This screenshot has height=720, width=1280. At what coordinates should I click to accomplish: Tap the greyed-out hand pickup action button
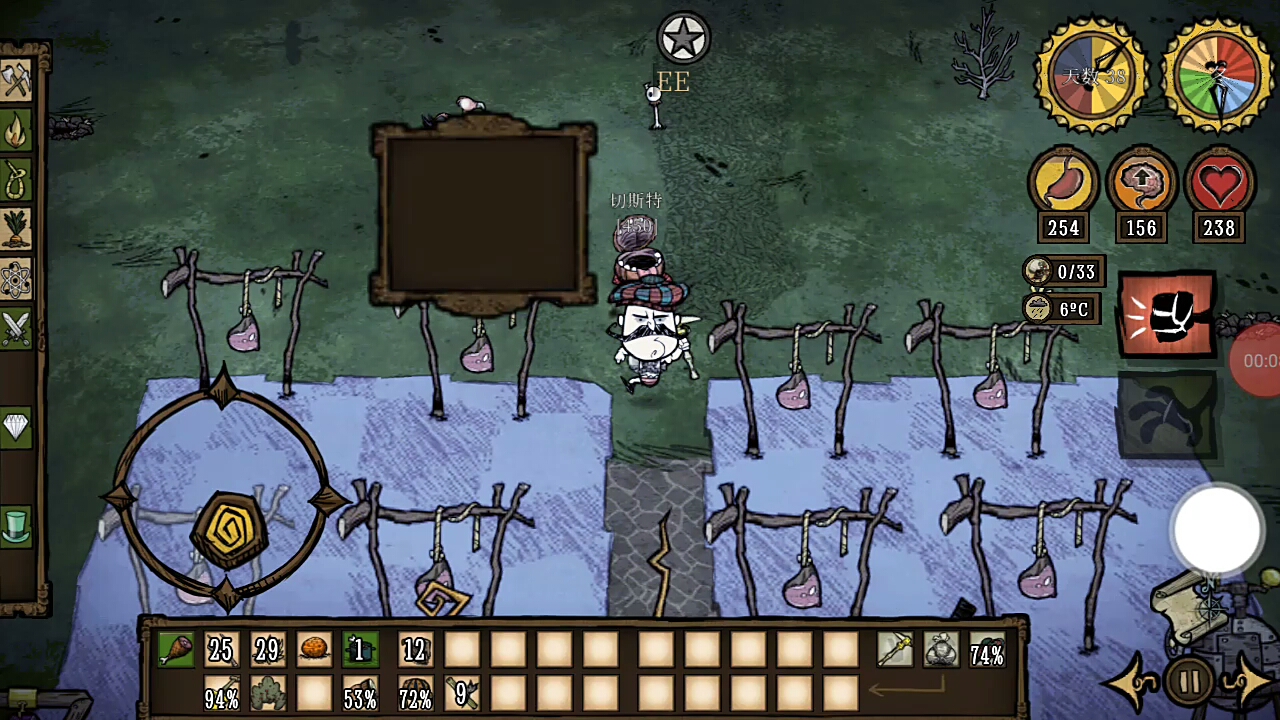point(1167,414)
